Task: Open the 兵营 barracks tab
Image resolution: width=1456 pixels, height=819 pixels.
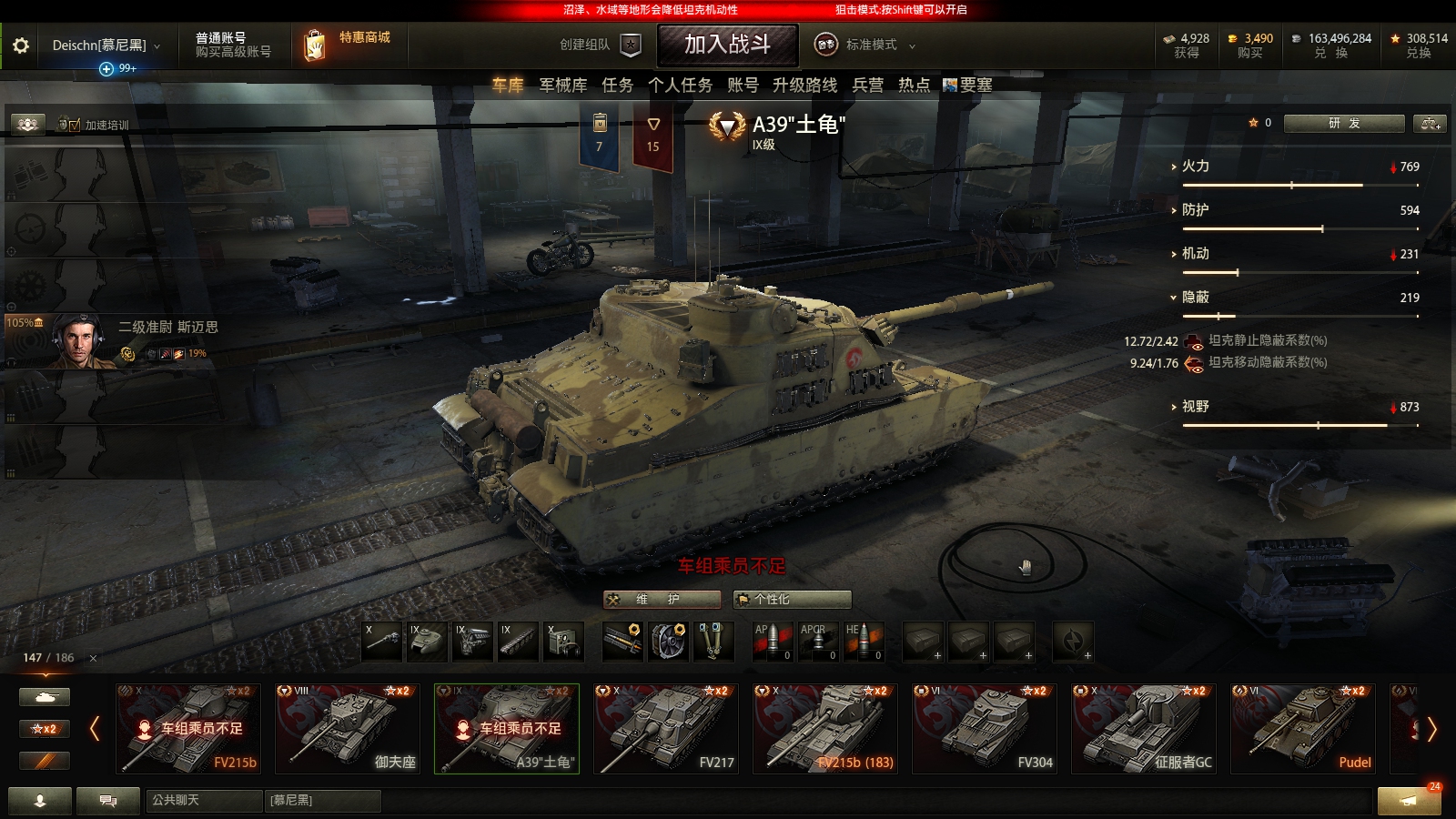Action: tap(867, 85)
